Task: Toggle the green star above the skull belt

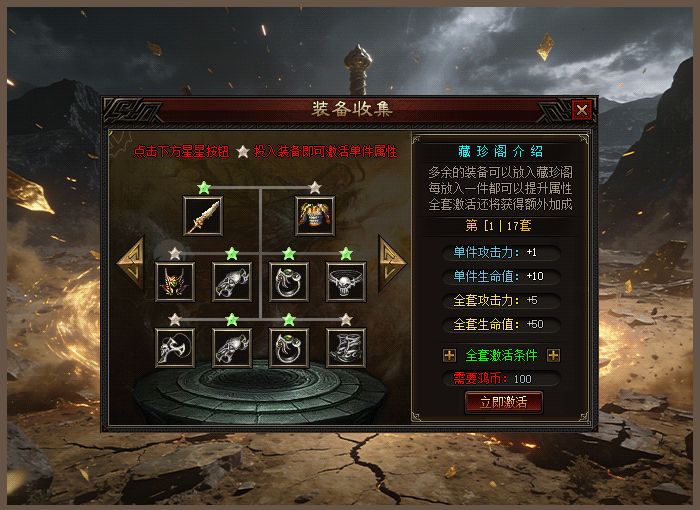Action: pos(346,254)
